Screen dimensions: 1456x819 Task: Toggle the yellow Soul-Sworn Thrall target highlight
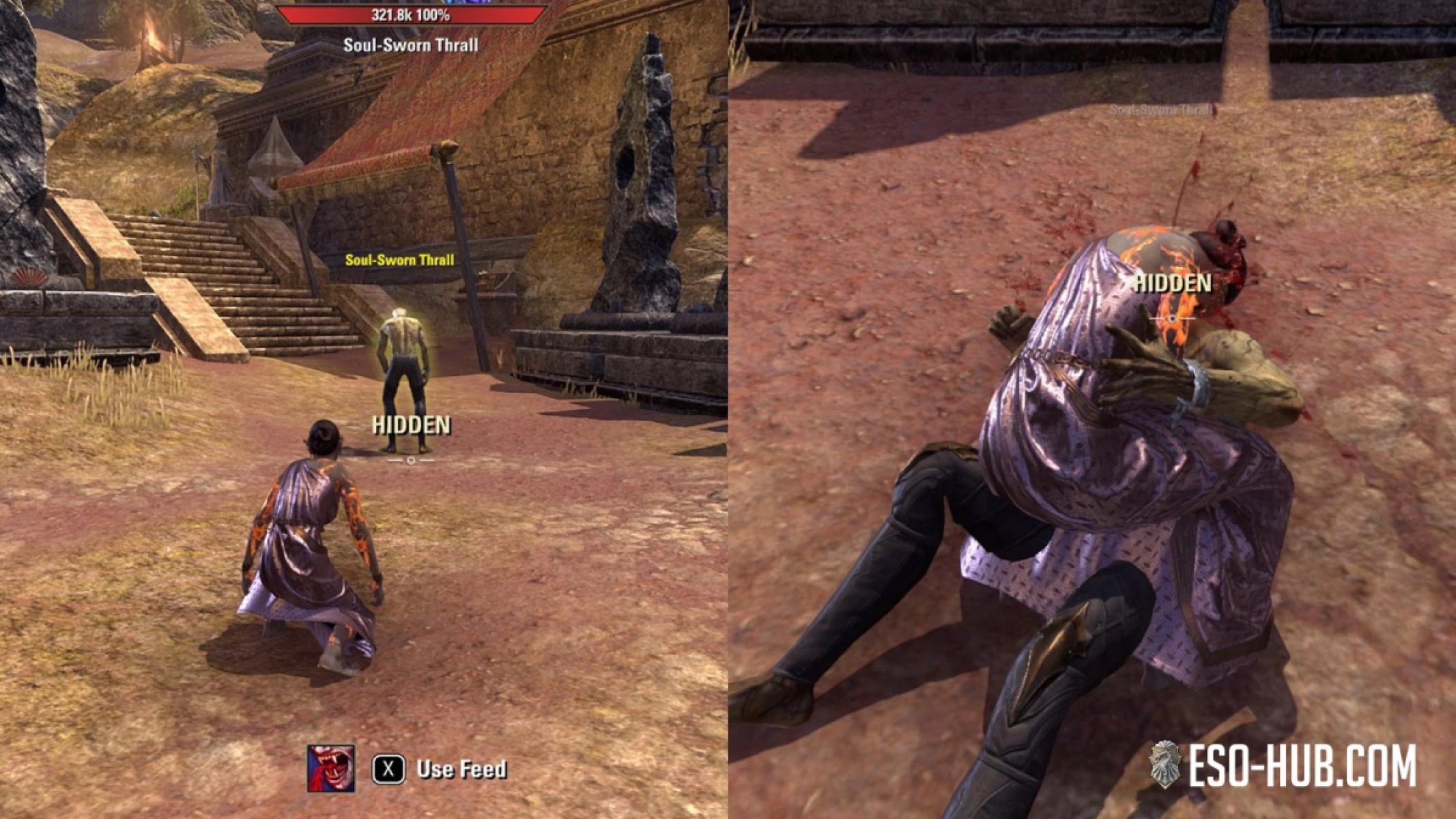(x=399, y=259)
